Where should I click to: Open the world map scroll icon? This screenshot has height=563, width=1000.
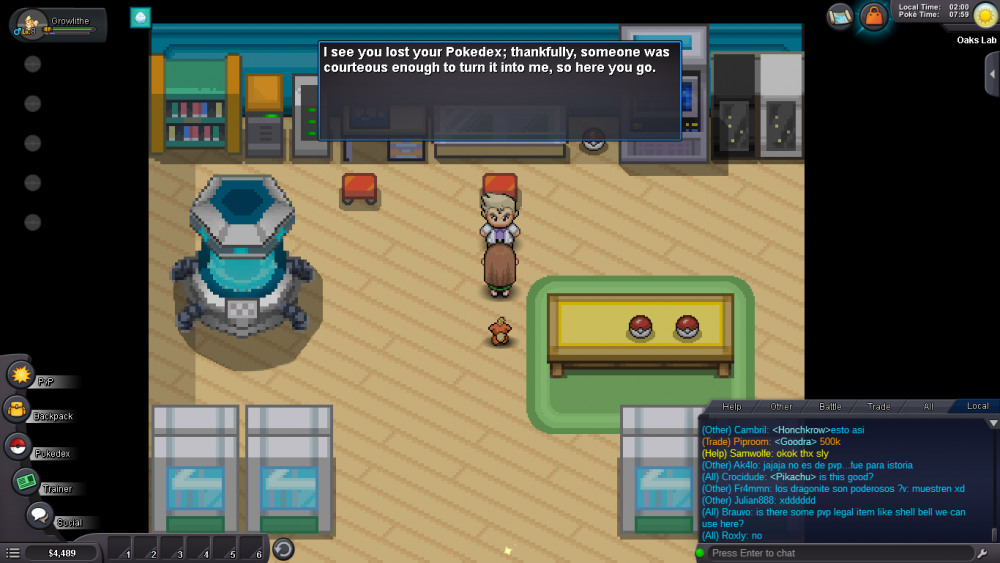pos(840,15)
